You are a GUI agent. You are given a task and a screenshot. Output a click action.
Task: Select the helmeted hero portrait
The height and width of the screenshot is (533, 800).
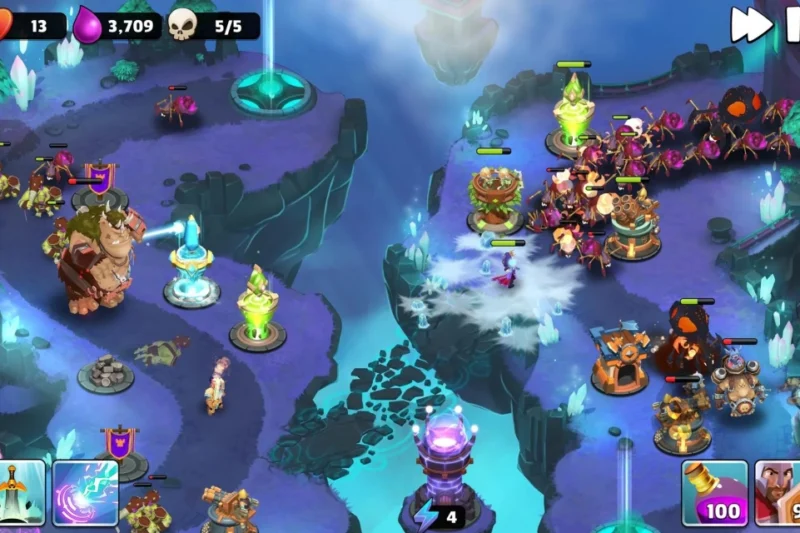tap(779, 492)
